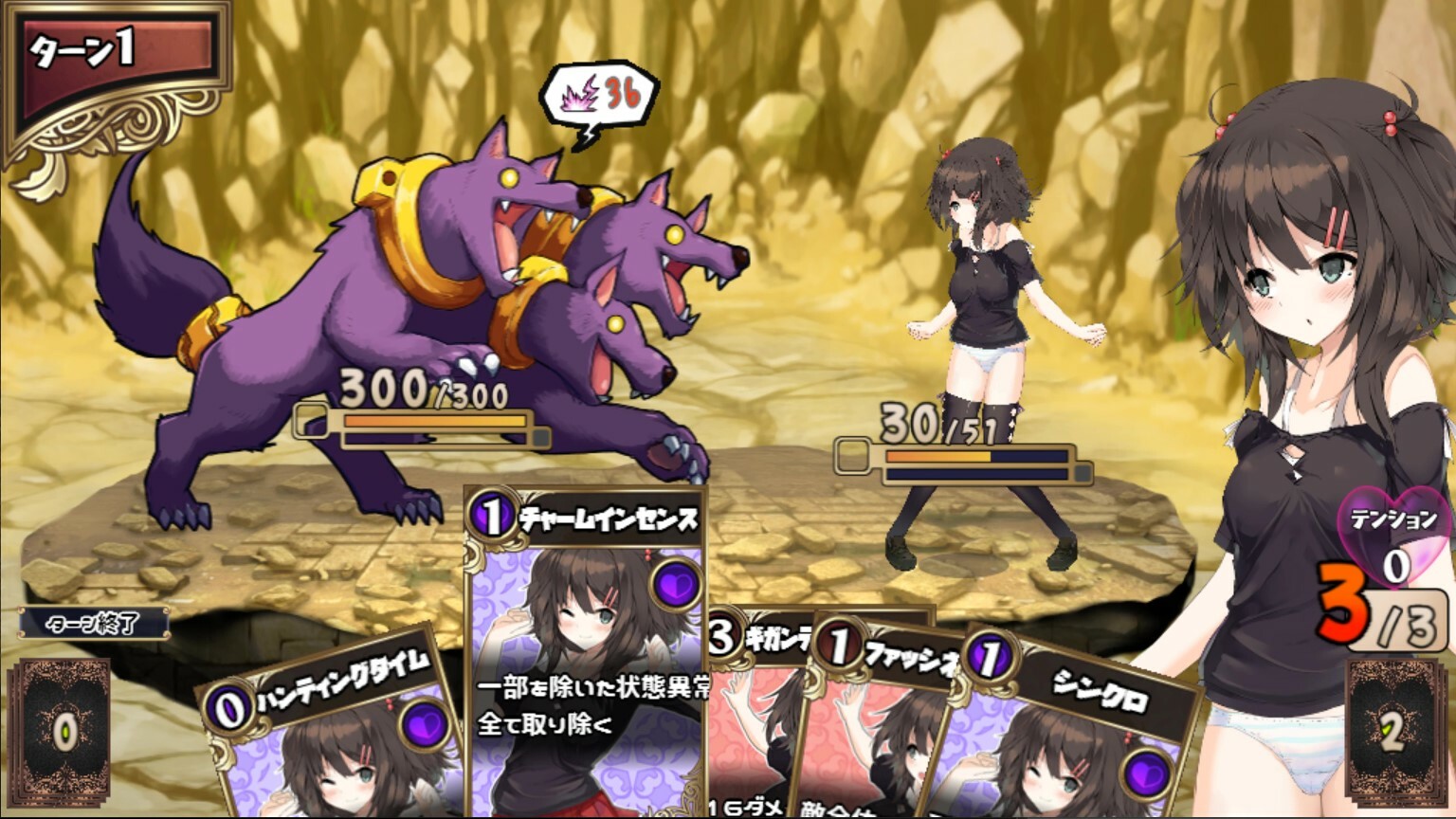Click the cost crystal 3 on ギガンテ card
Image resolution: width=1456 pixels, height=819 pixels.
pos(720,636)
